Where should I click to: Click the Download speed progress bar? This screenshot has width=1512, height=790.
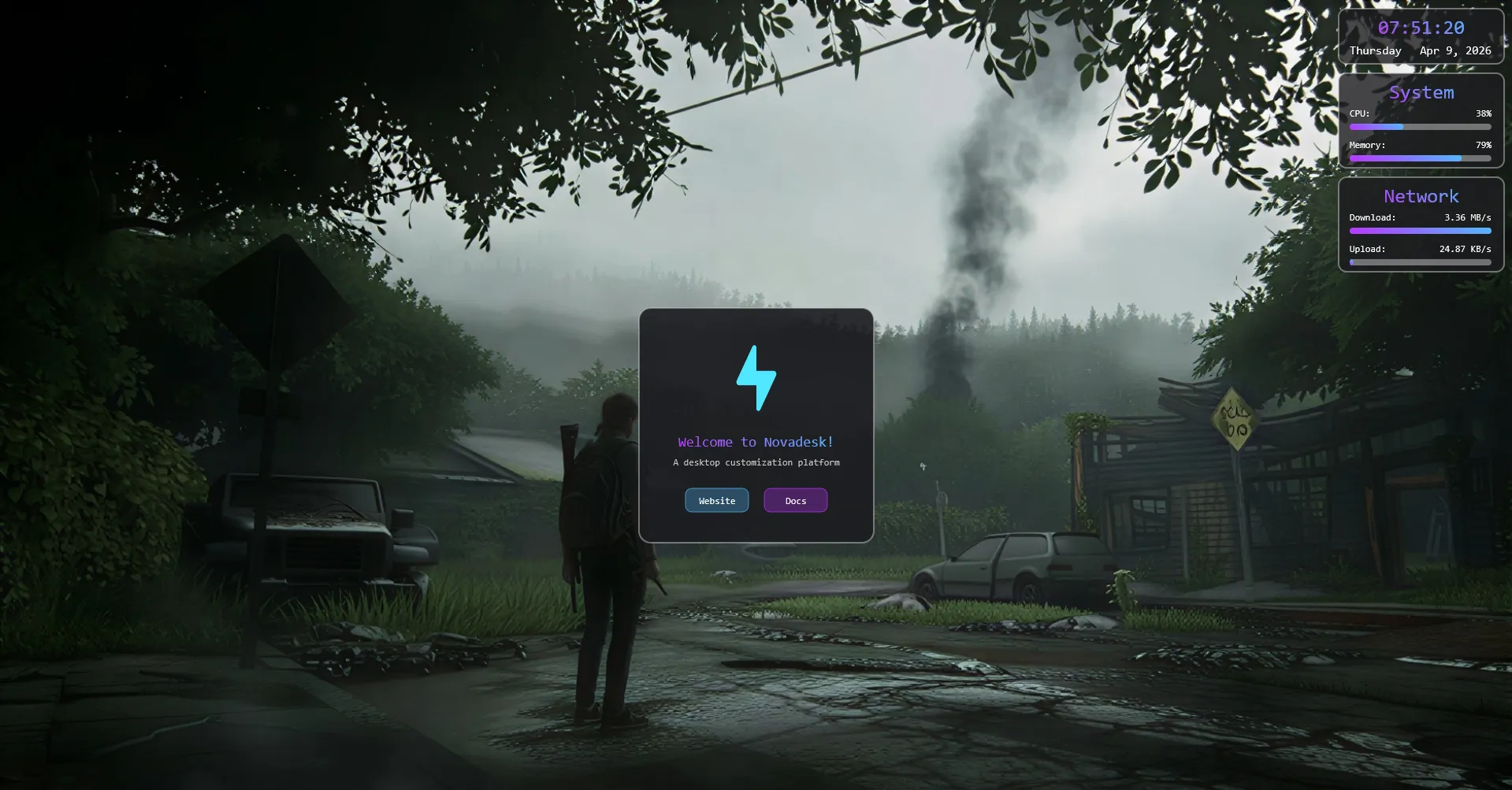point(1420,231)
